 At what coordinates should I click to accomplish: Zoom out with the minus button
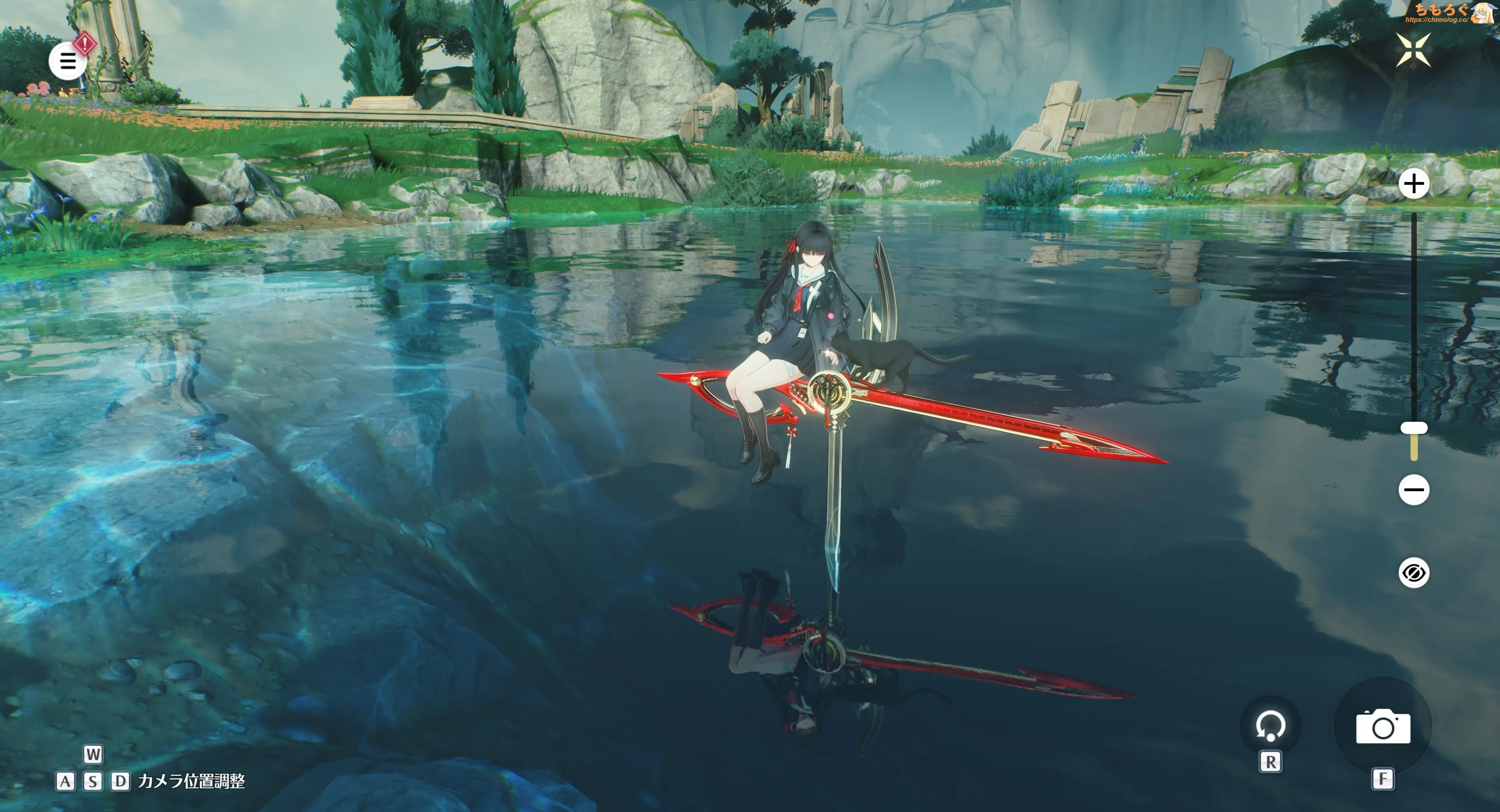1414,490
